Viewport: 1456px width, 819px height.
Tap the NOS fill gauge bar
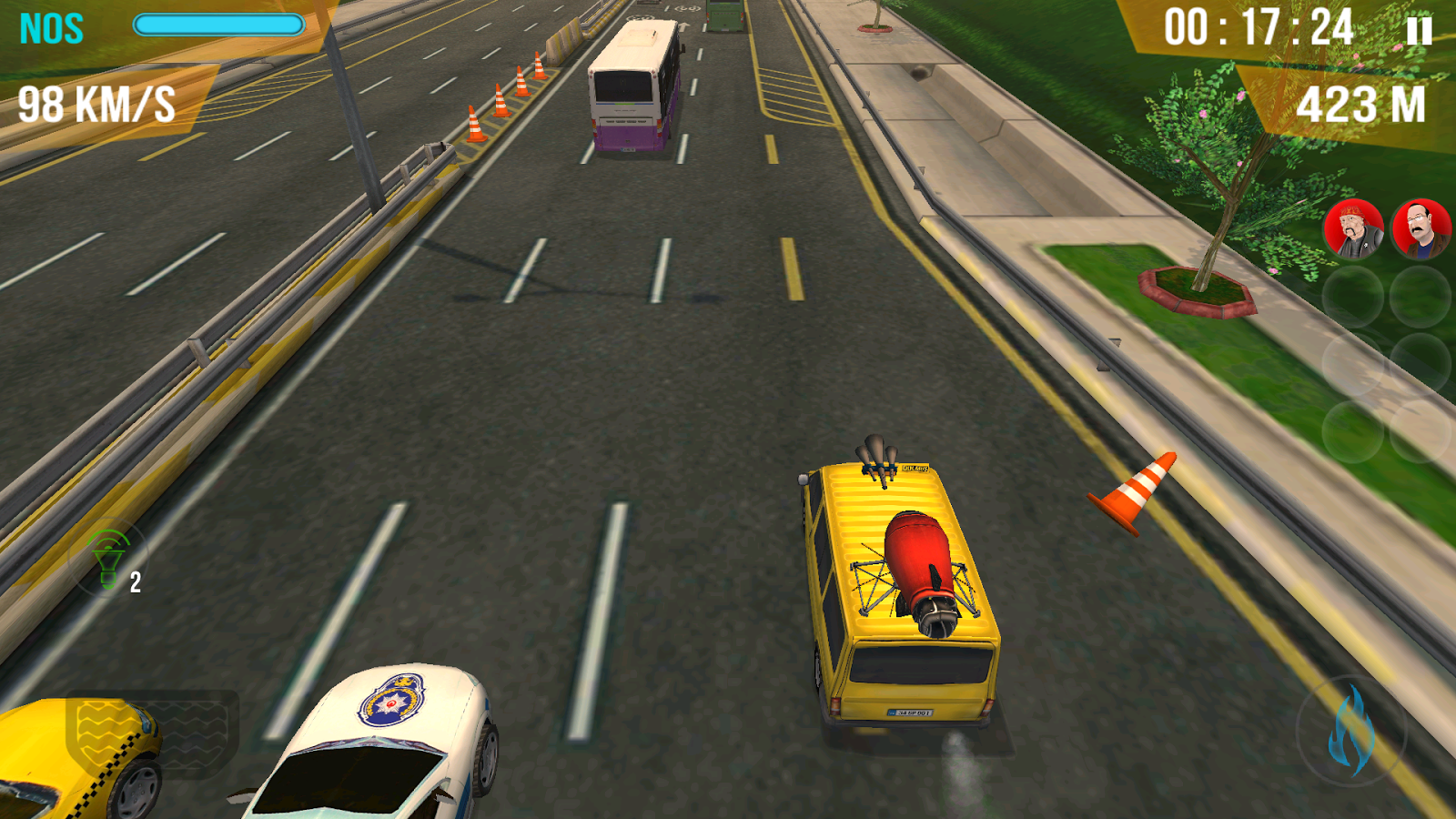pos(218,25)
